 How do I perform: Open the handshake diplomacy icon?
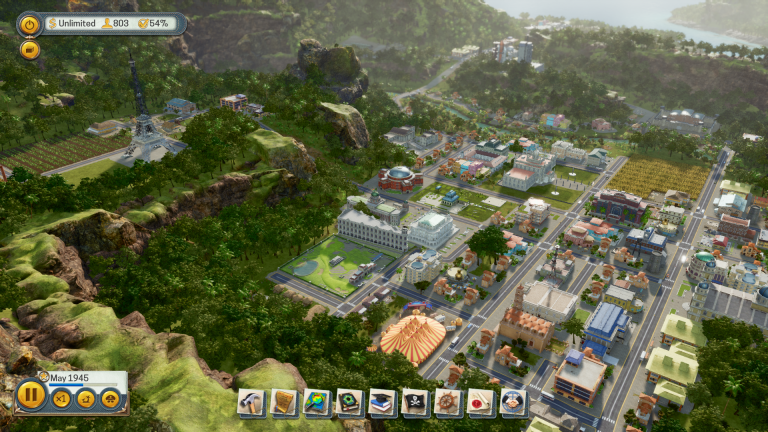click(513, 402)
